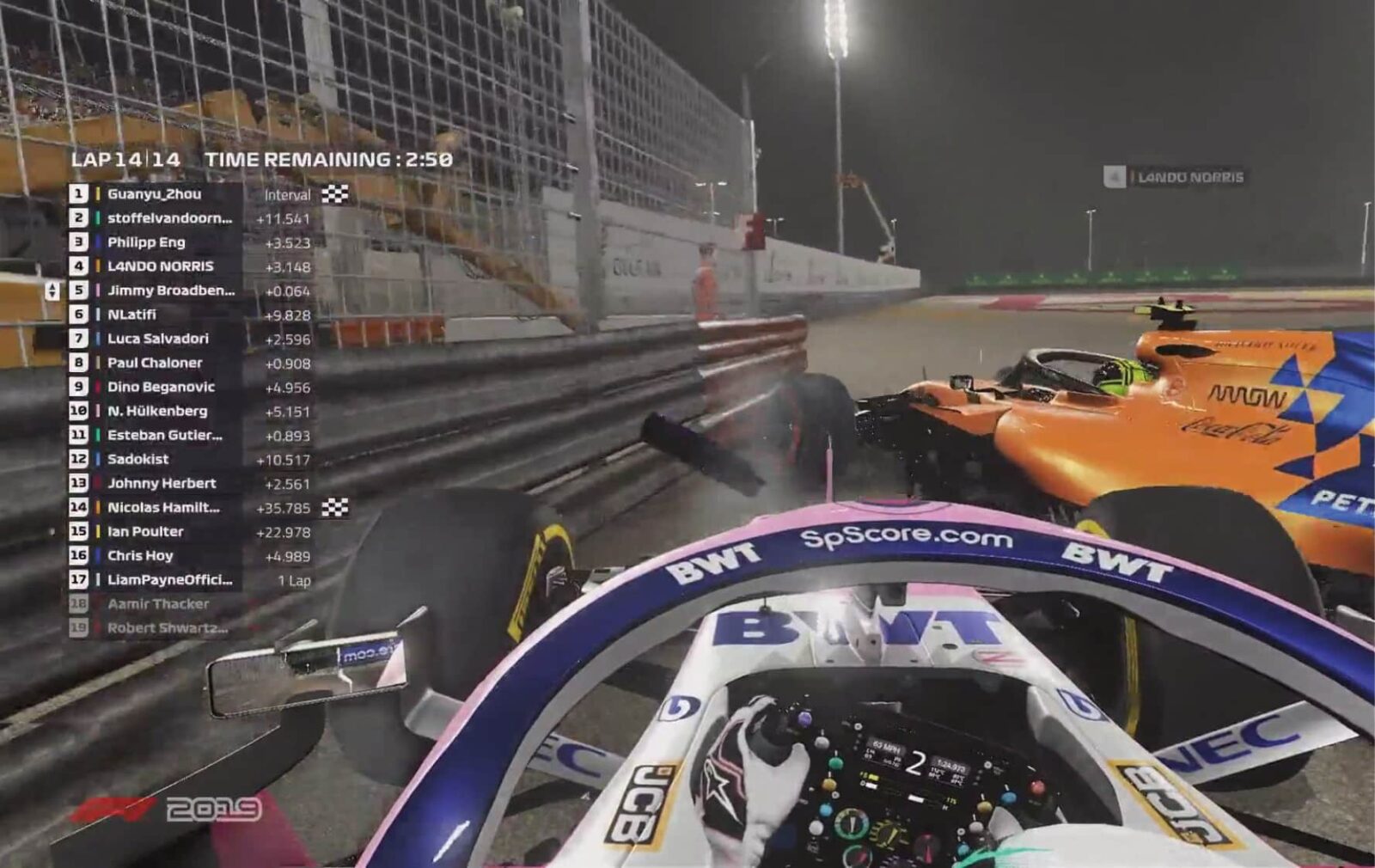Image resolution: width=1375 pixels, height=868 pixels.
Task: Choose the LiamPayneOfficial standings row
Action: click(169, 579)
